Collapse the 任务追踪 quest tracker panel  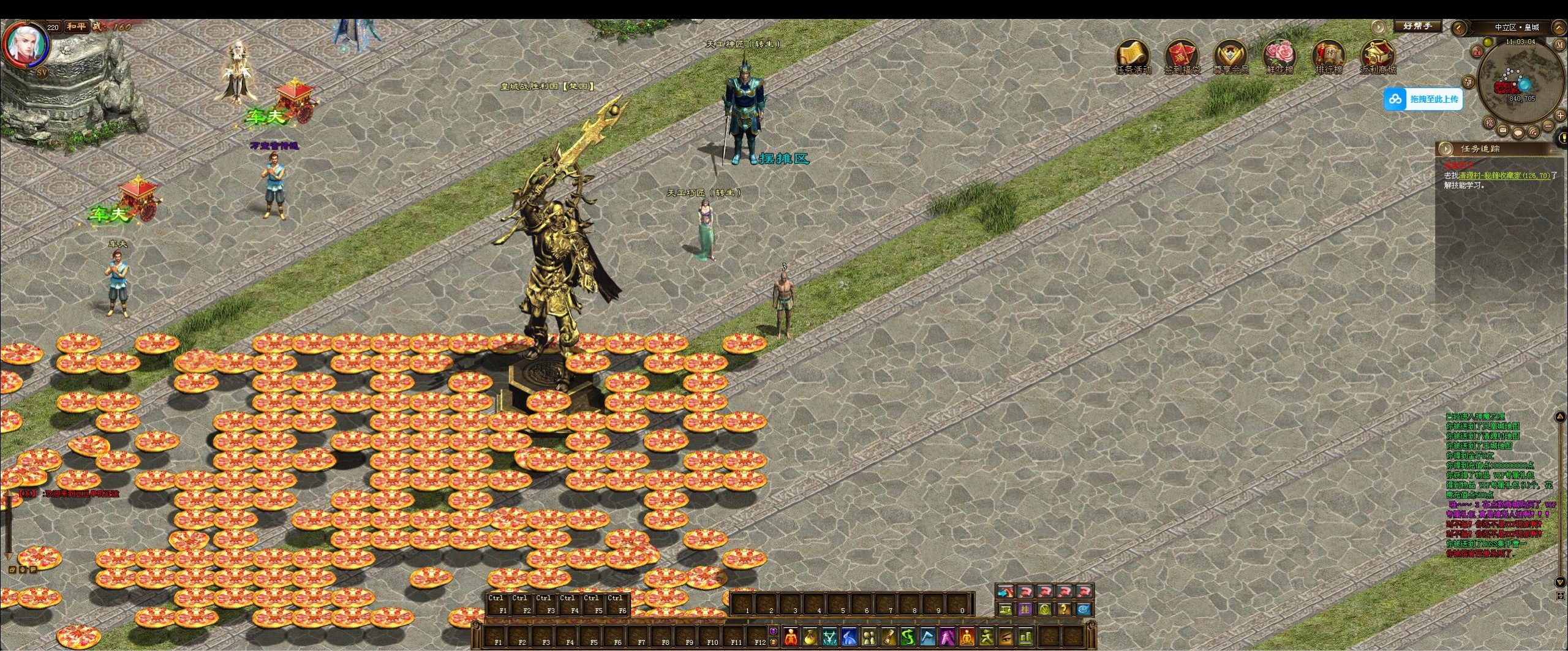tap(1446, 149)
